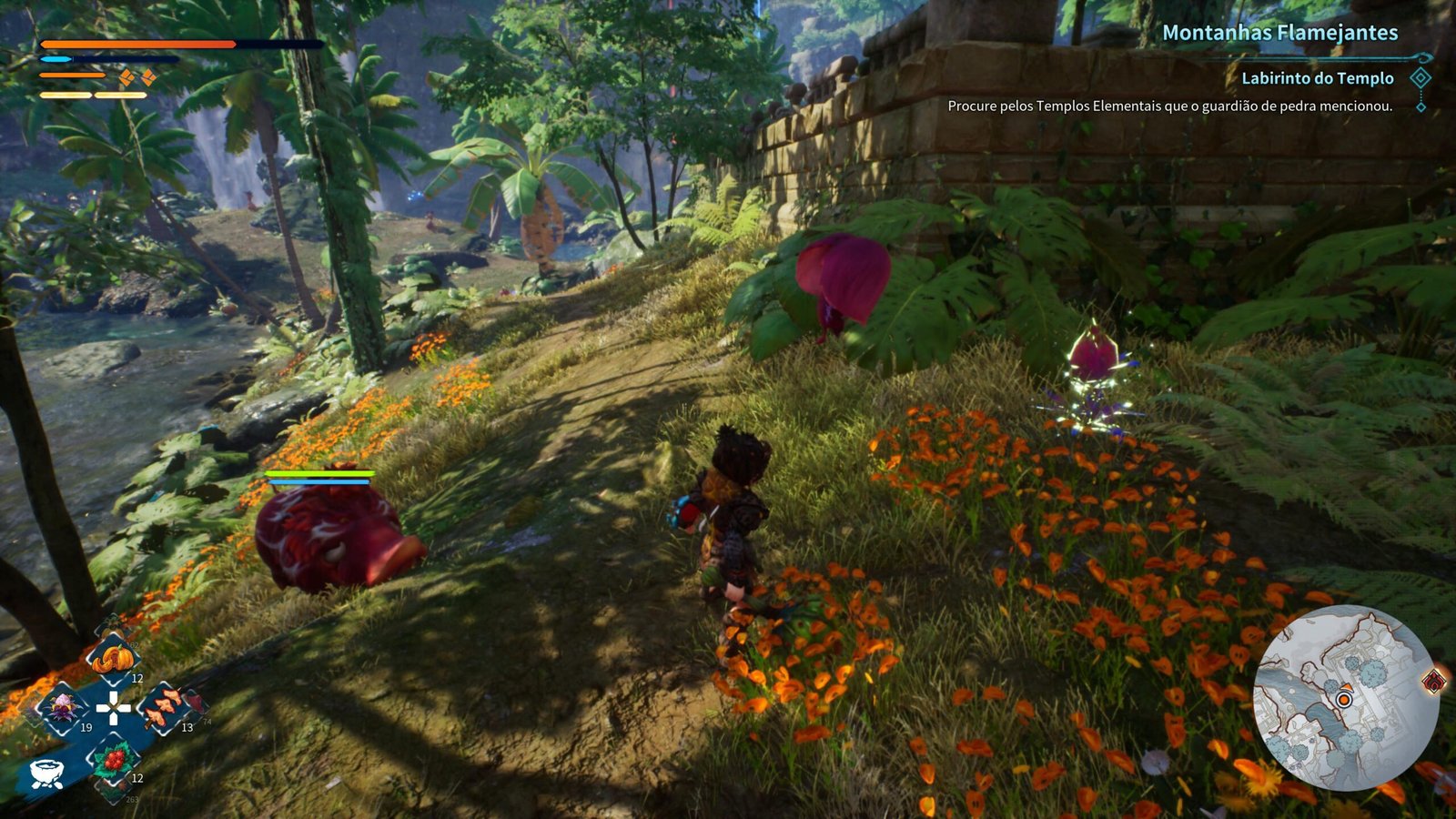1456x819 pixels.
Task: Click the red flame marker on minimap edge
Action: 1434,681
